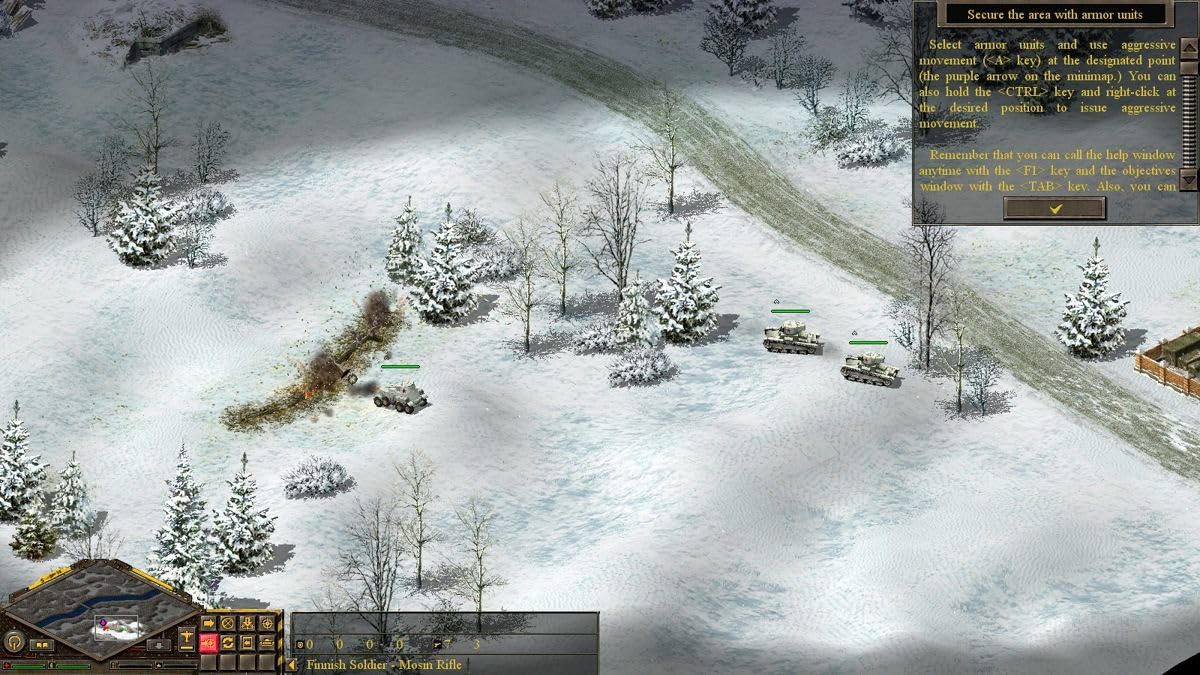Viewport: 1200px width, 675px height.
Task: Select the yellow arrow move command
Action: tap(209, 623)
